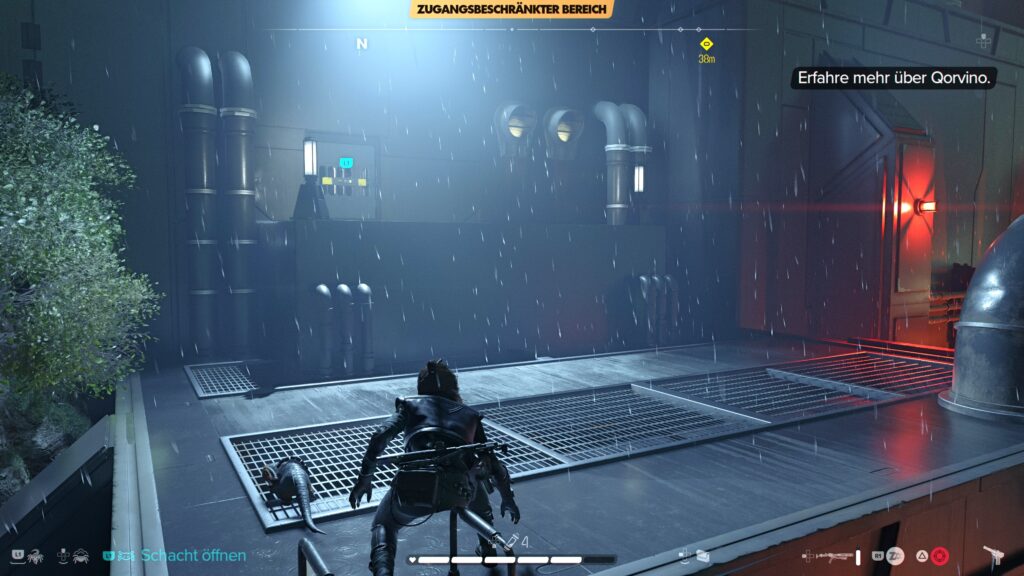1024x576 pixels.
Task: Activate the red circular ability icon
Action: tap(939, 555)
